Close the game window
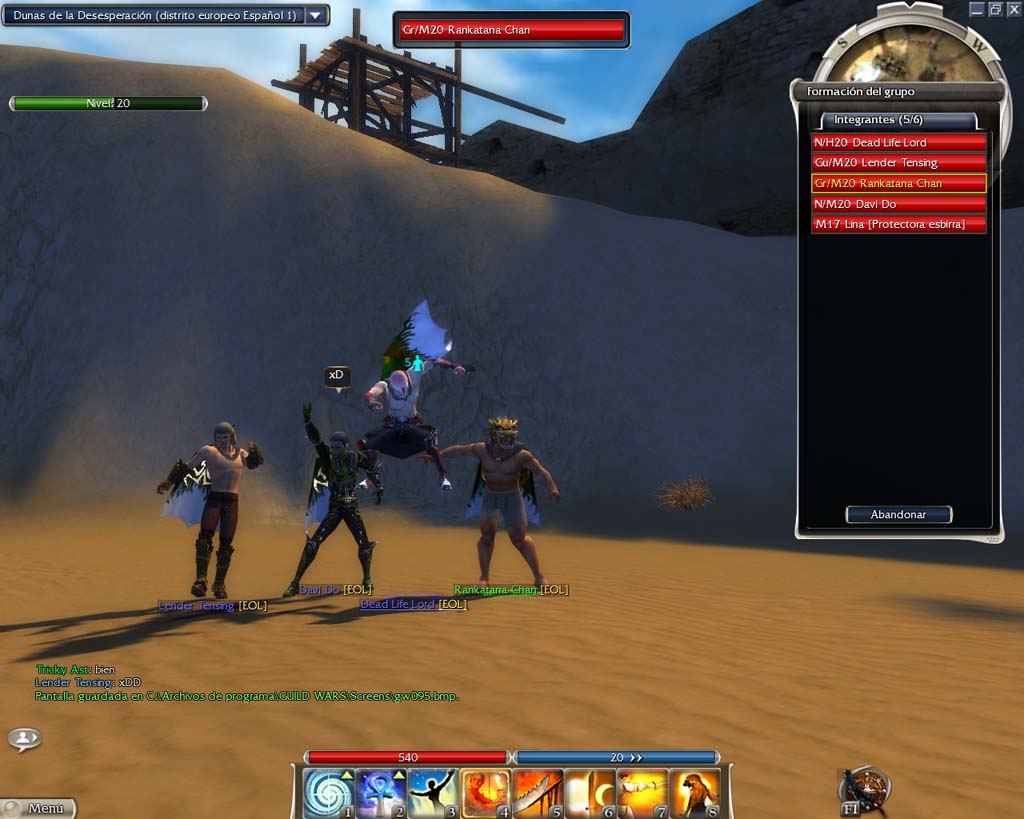Image resolution: width=1024 pixels, height=819 pixels. point(1014,9)
